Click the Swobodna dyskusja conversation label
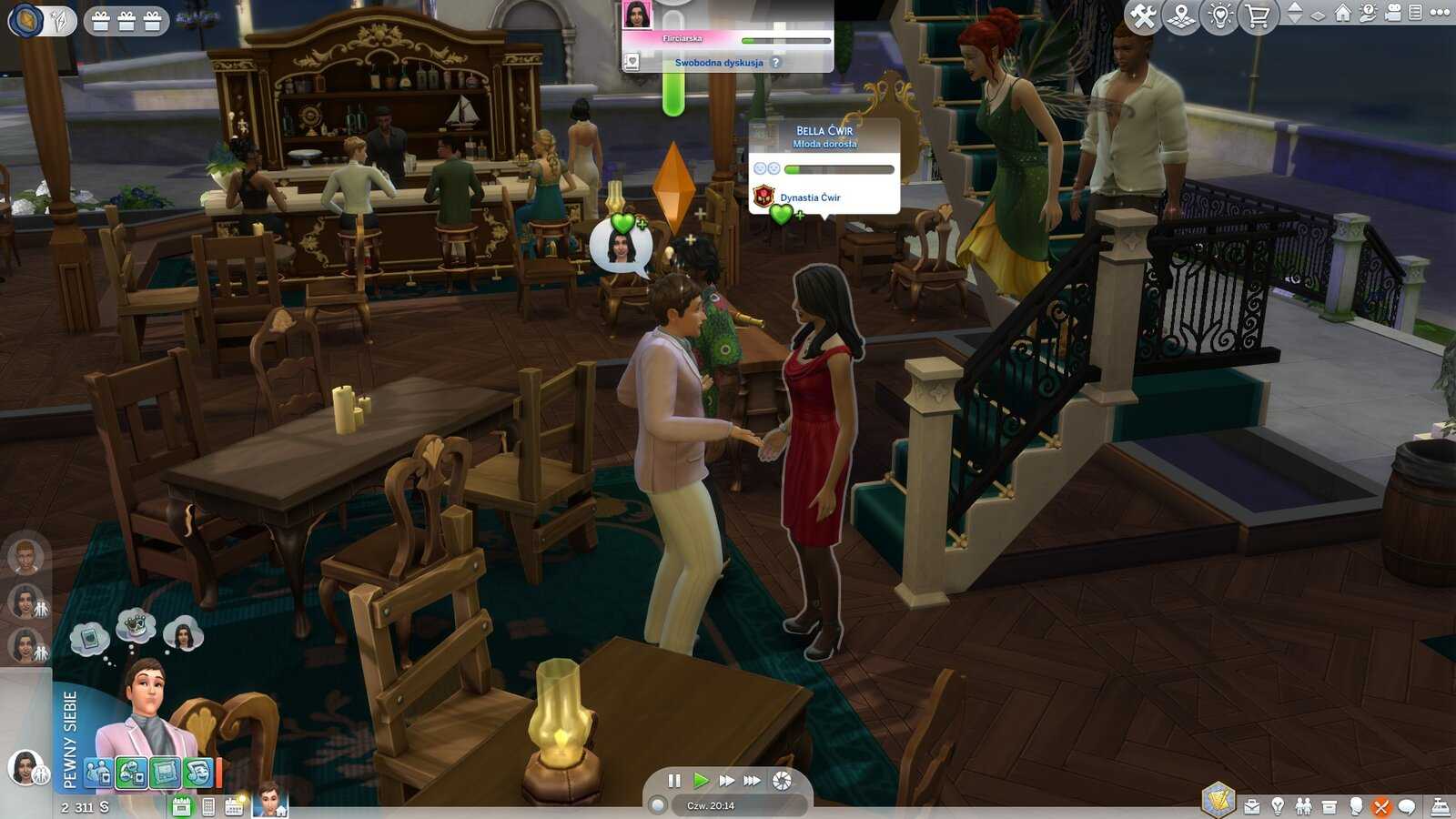This screenshot has height=819, width=1456. 719,63
